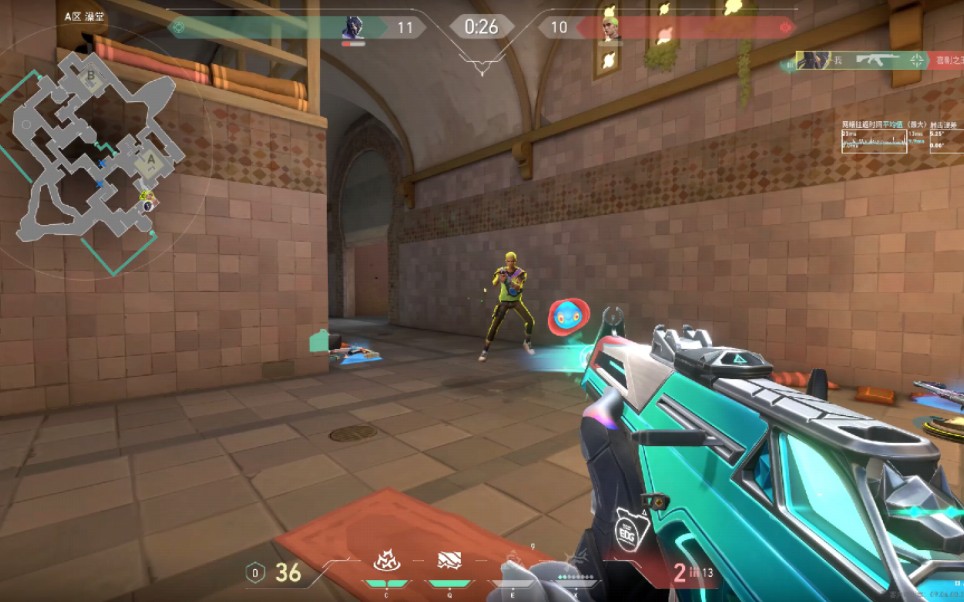Click the shield armor icon by health
The width and height of the screenshot is (964, 602).
255,573
